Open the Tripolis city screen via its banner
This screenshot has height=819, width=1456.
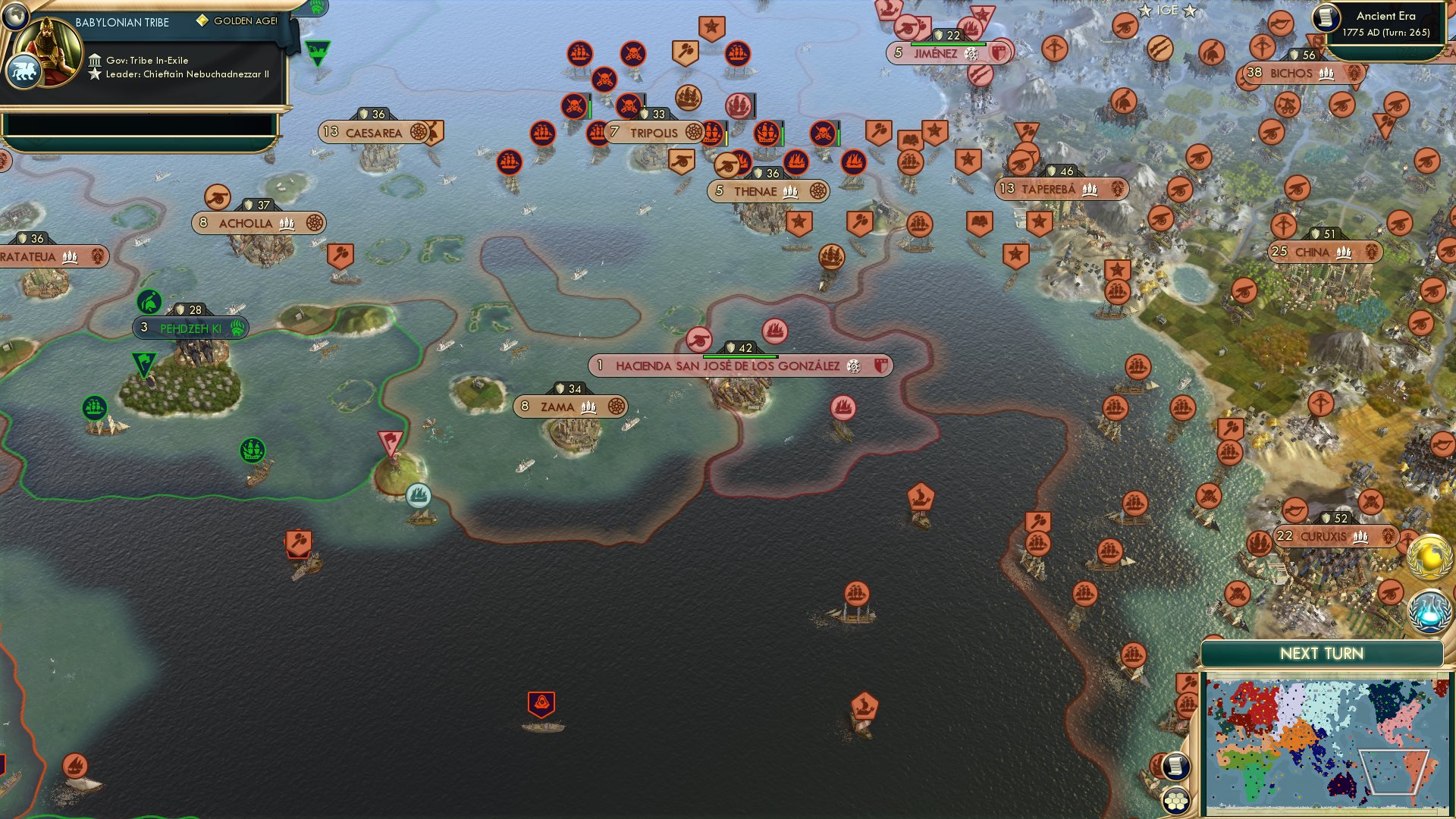pyautogui.click(x=654, y=131)
